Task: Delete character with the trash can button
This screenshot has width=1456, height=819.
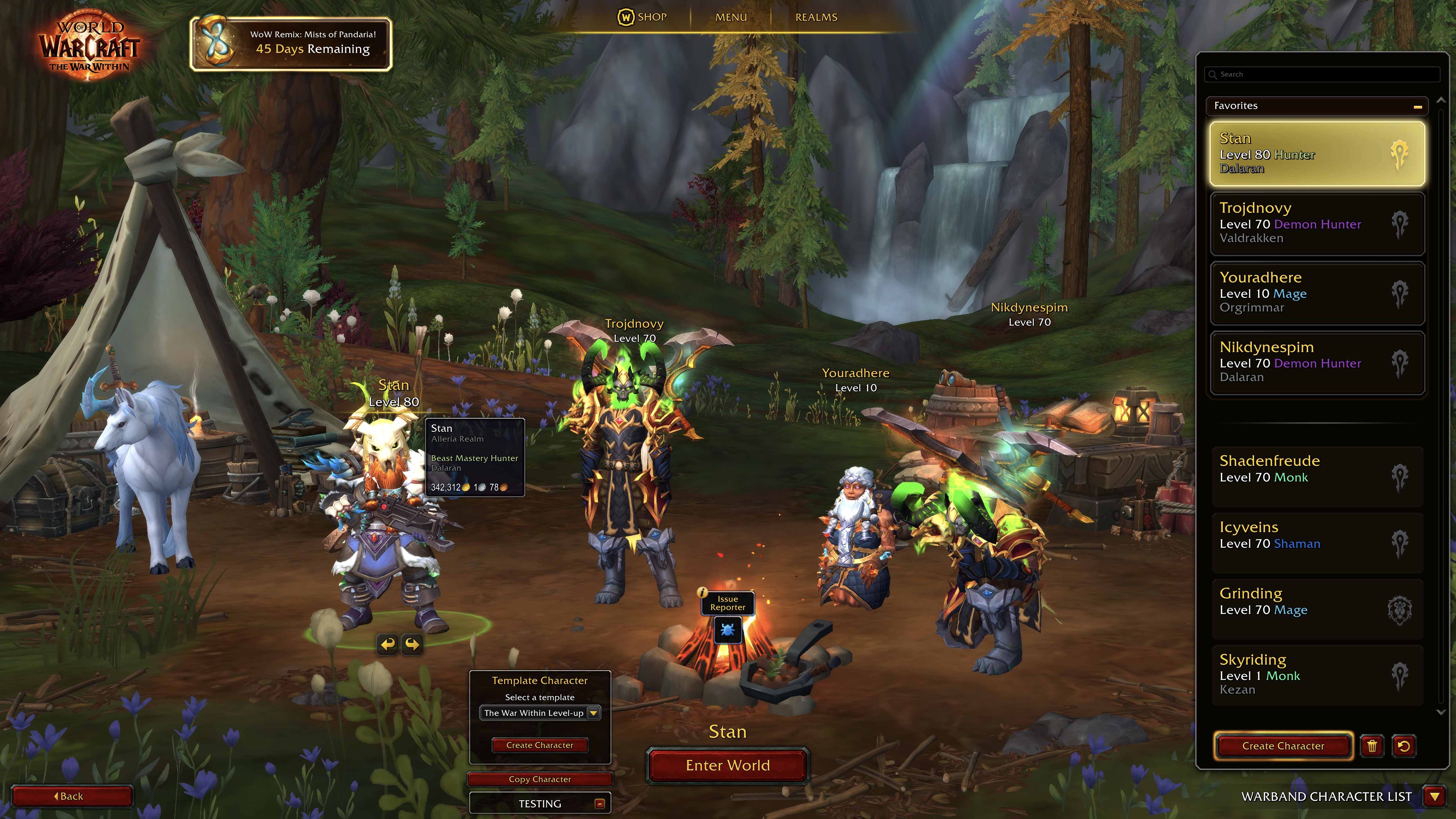Action: point(1372,746)
